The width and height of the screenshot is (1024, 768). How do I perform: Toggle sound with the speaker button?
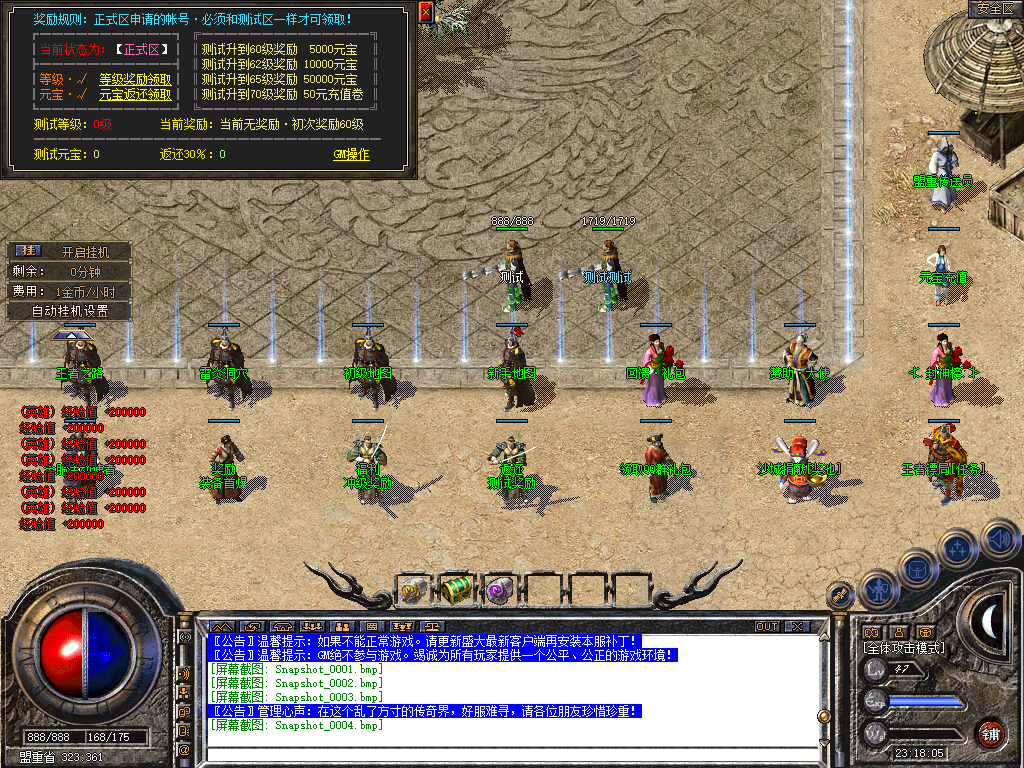click(x=1000, y=538)
